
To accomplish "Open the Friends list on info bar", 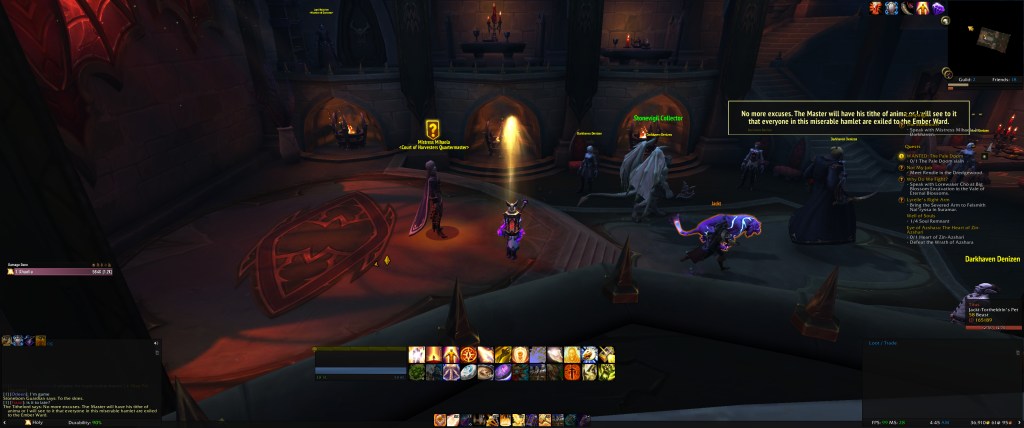I will [x=1000, y=78].
